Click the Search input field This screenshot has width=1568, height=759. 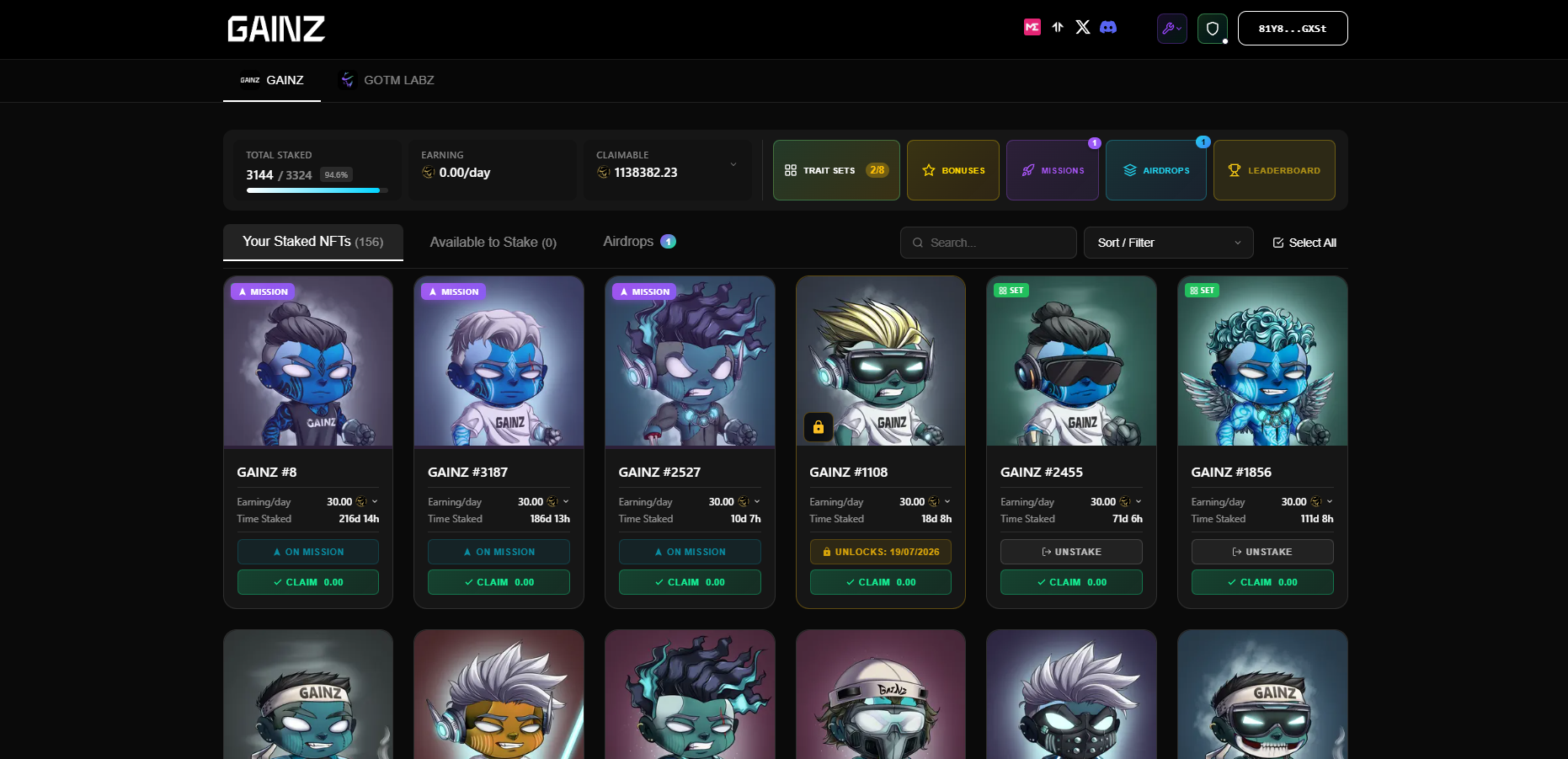(988, 243)
